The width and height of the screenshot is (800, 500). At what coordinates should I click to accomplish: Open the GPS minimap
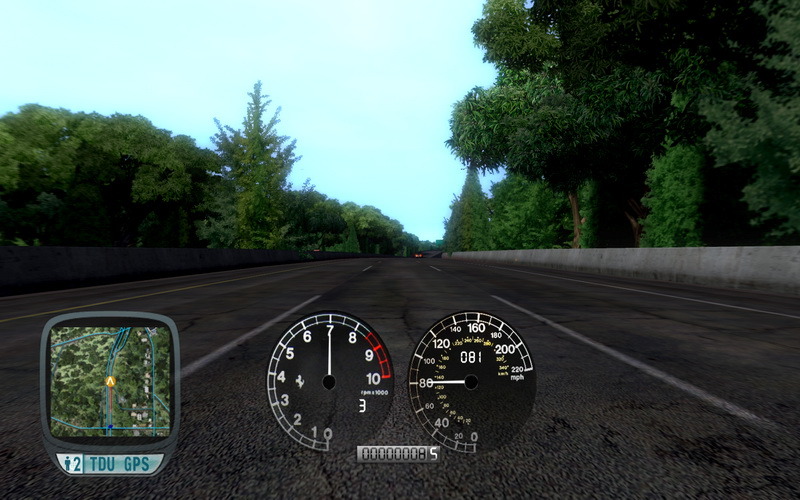click(109, 378)
